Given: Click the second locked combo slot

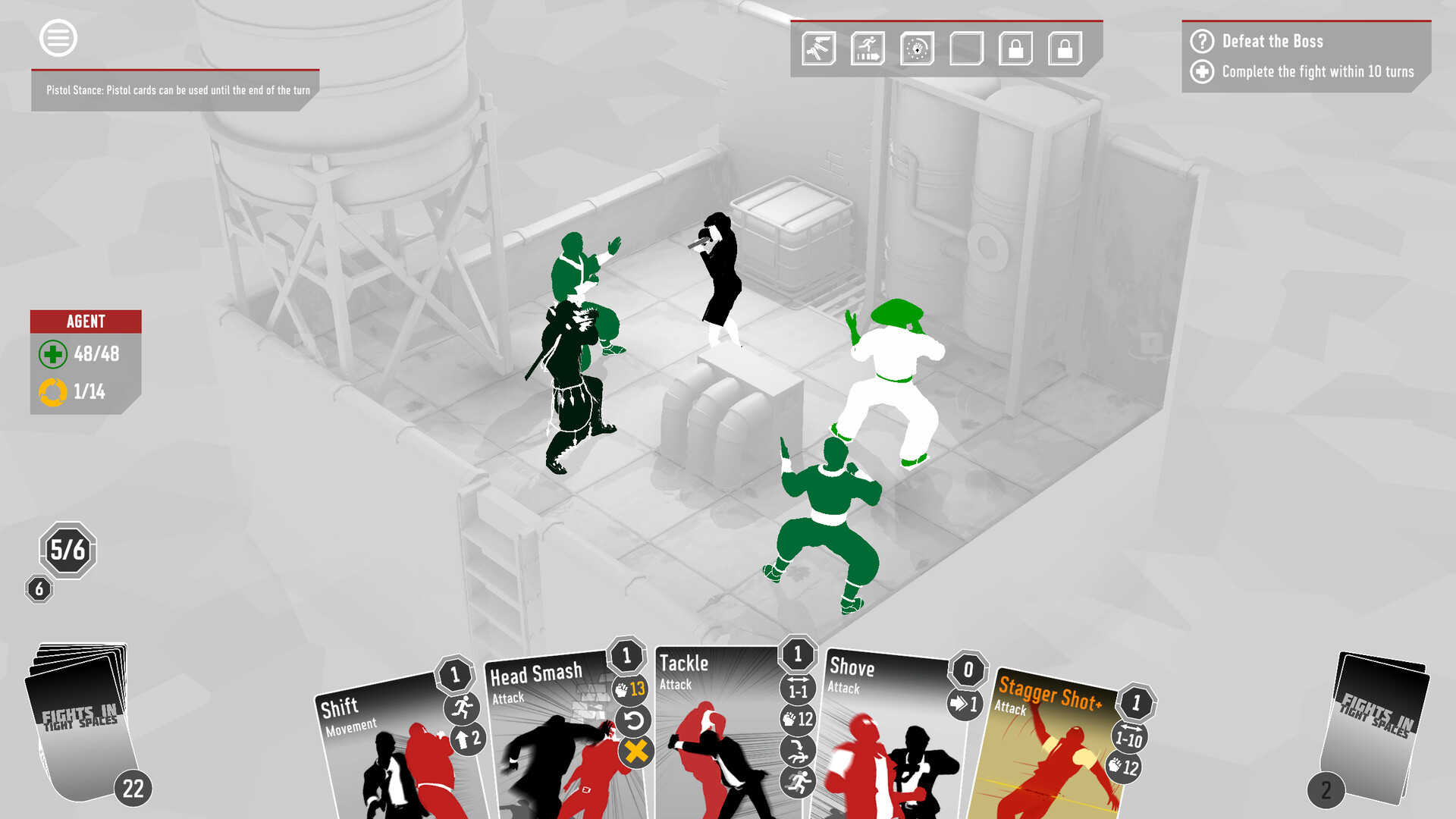Looking at the screenshot, I should pyautogui.click(x=1064, y=48).
